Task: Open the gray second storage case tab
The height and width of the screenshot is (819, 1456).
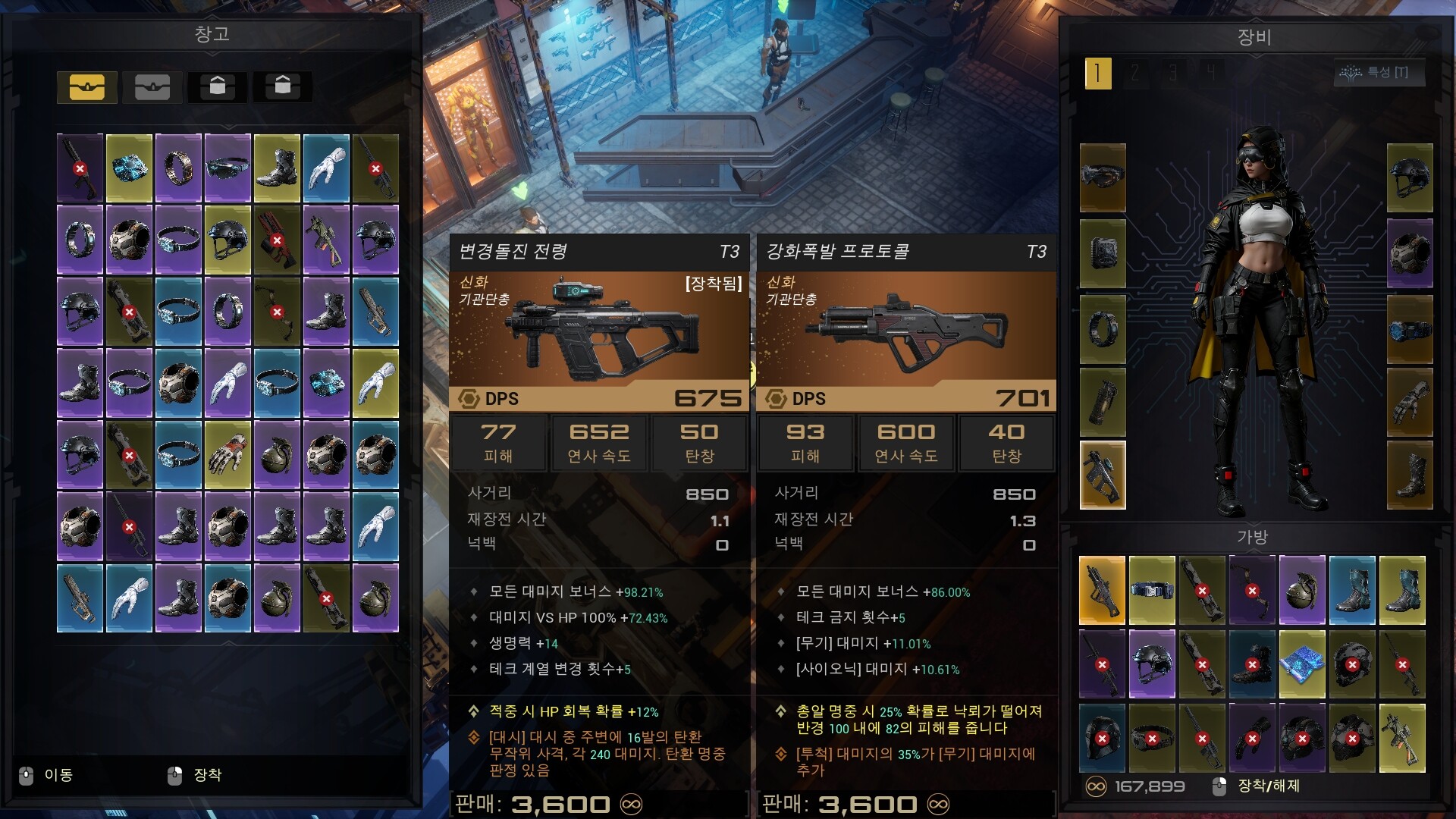Action: tap(152, 86)
